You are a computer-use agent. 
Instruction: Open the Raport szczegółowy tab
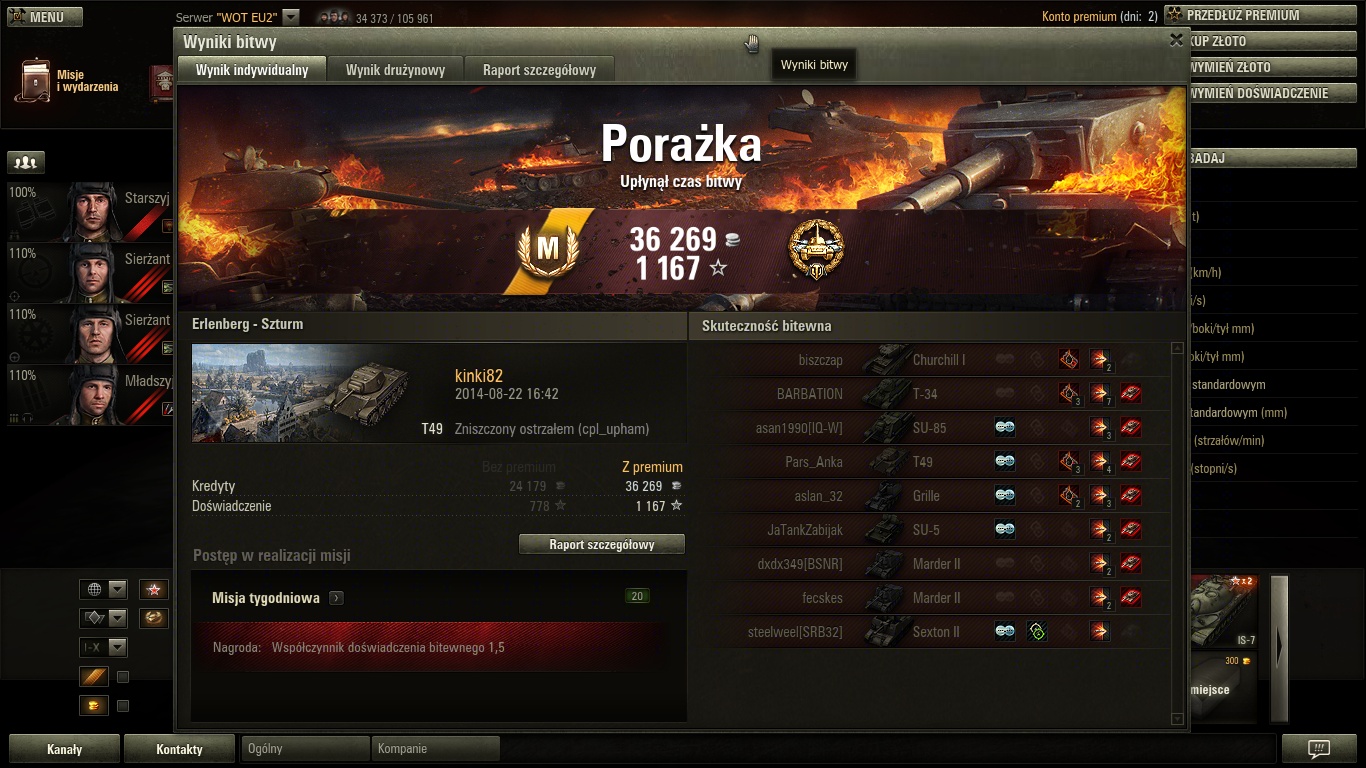click(x=539, y=70)
